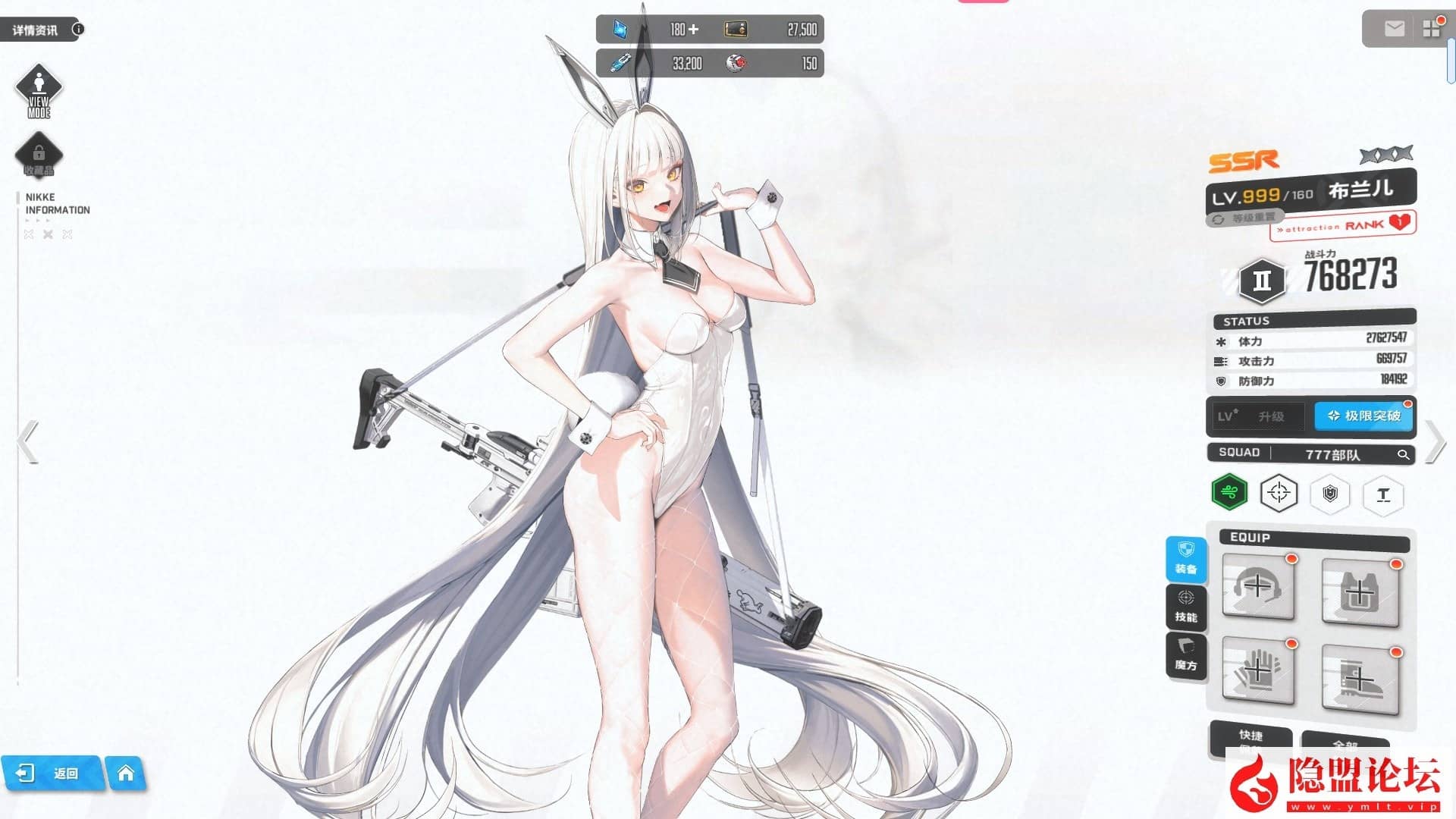Expand the next character with right arrow
This screenshot has width=1456, height=819.
(x=1436, y=440)
